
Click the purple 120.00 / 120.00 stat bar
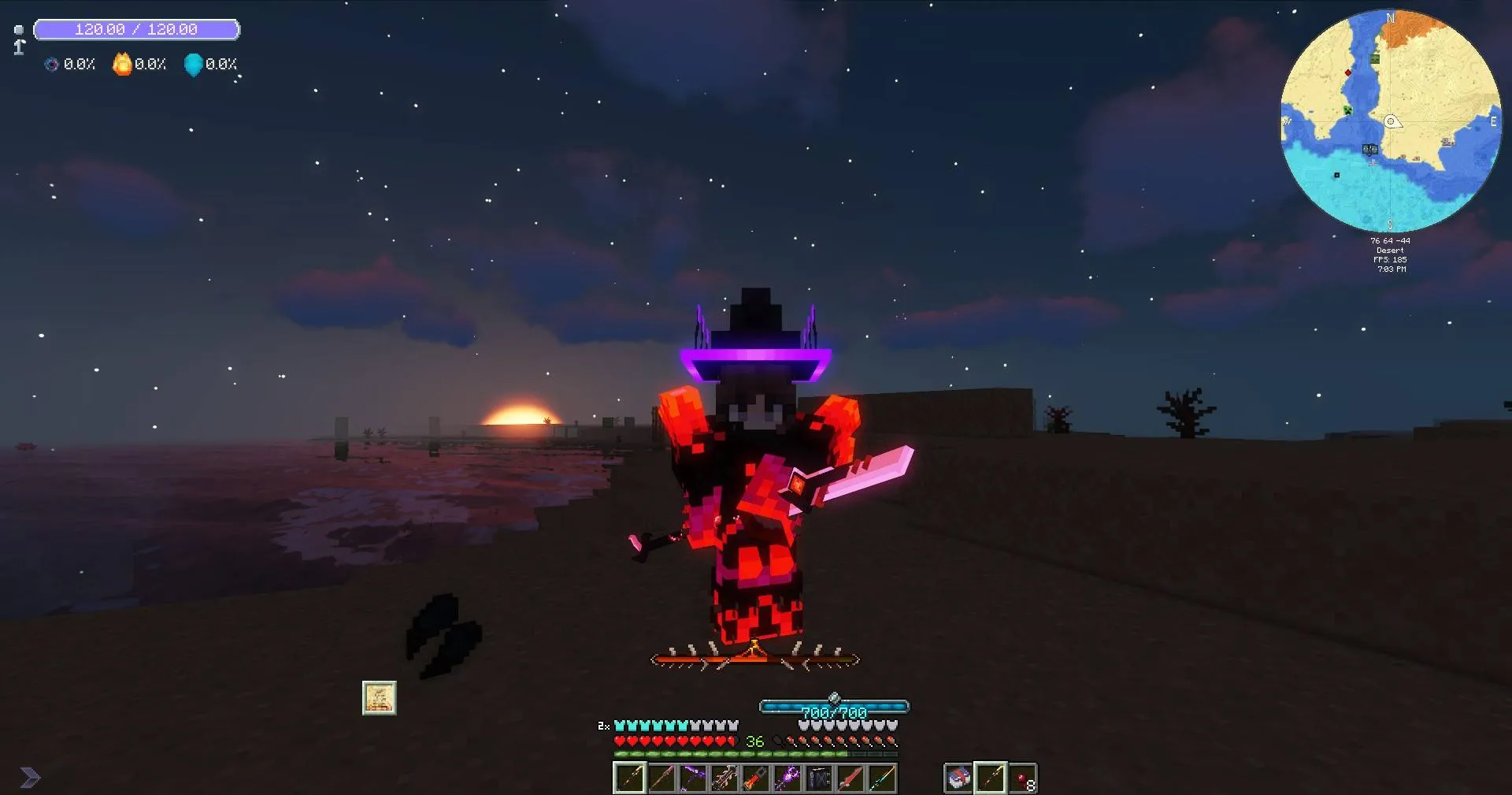click(135, 29)
